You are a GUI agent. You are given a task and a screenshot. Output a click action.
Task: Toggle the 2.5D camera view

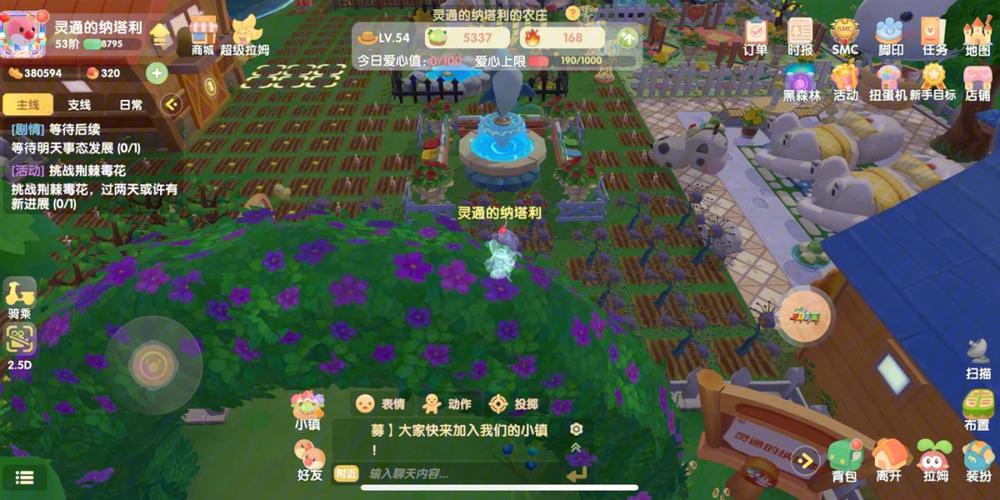[20, 347]
